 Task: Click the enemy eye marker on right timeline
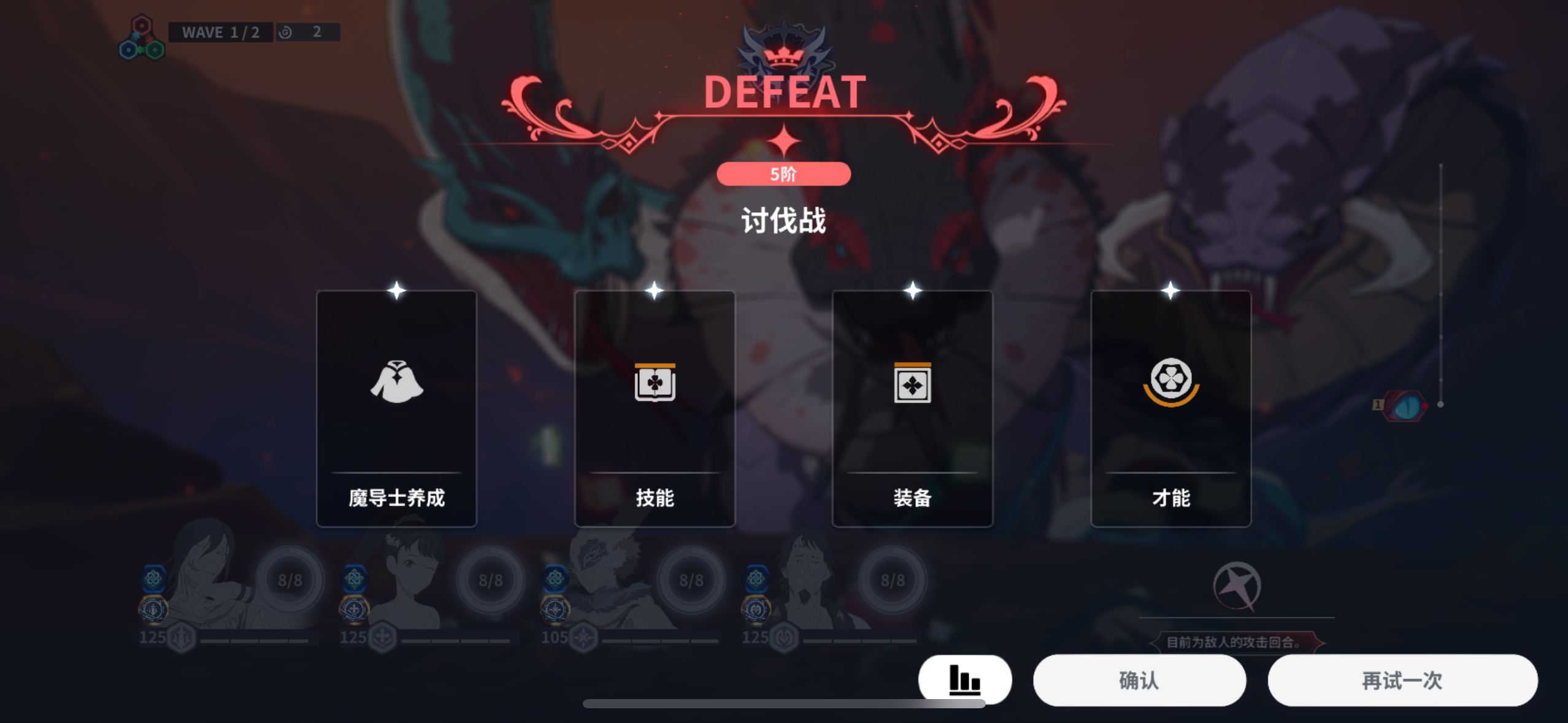[1405, 405]
